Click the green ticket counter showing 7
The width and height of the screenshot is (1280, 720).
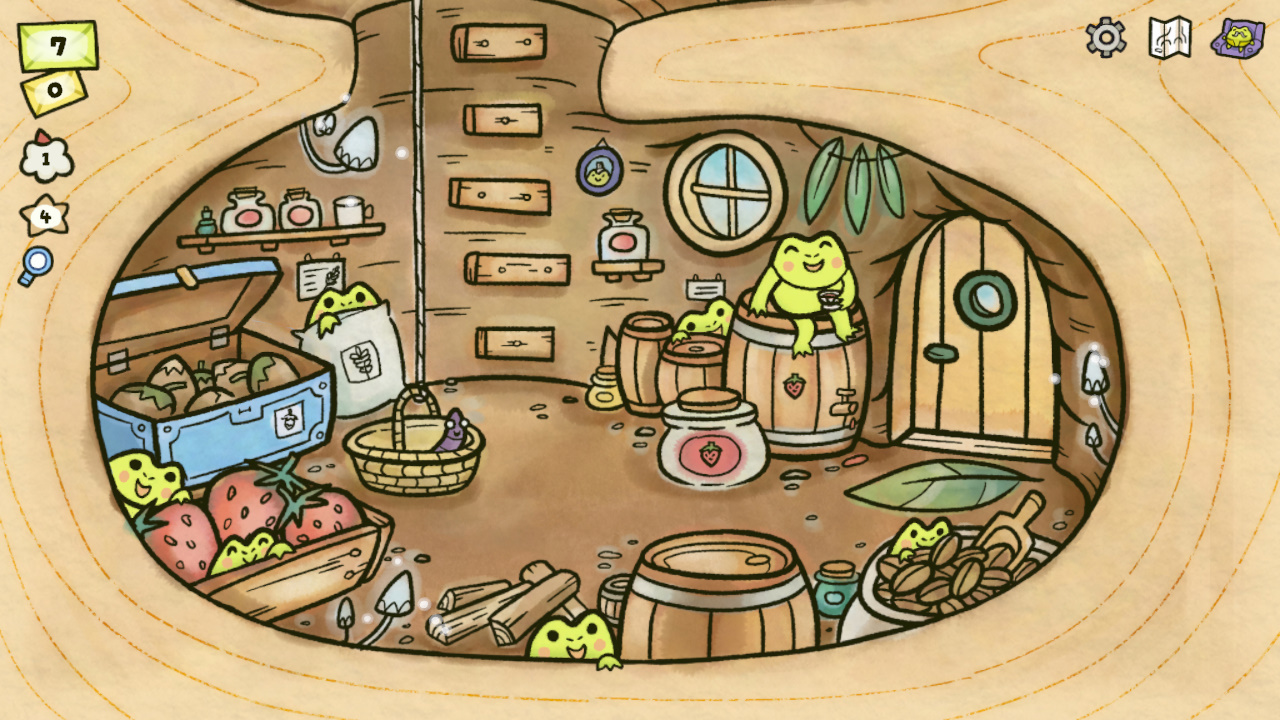pyautogui.click(x=57, y=44)
